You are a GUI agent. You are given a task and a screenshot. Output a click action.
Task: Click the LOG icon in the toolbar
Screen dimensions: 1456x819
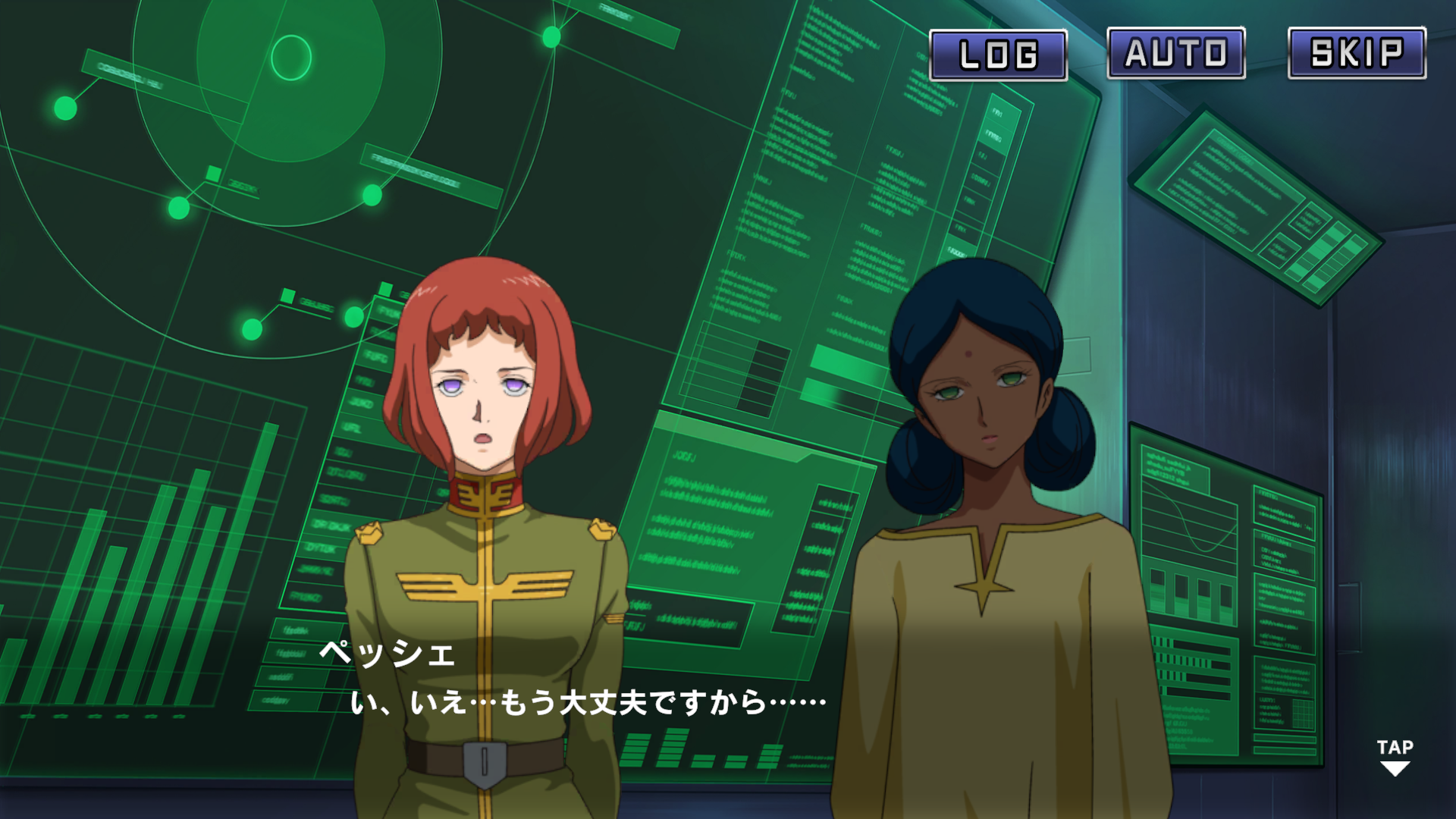(998, 53)
